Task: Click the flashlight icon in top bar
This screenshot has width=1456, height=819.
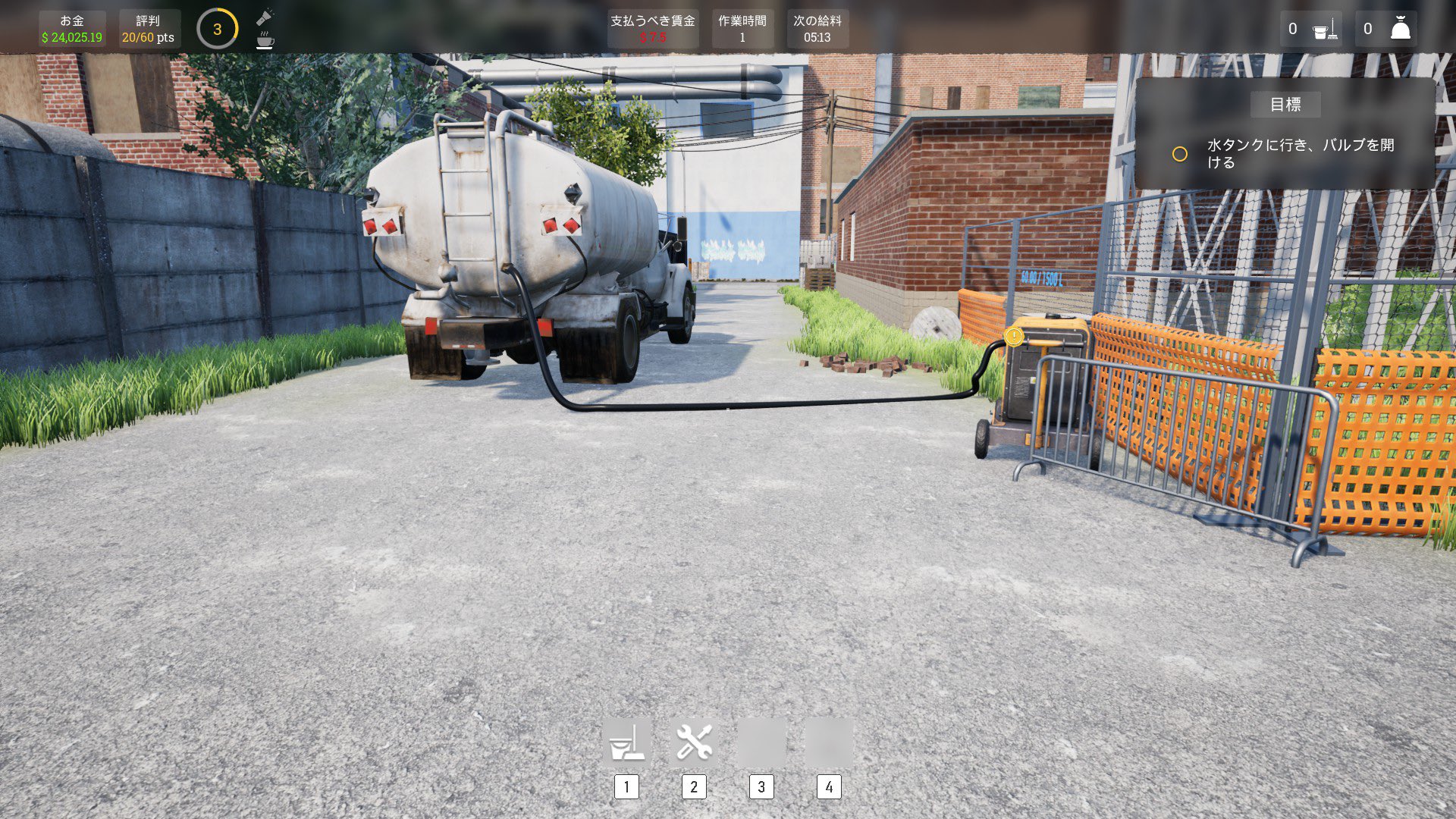Action: (x=265, y=17)
